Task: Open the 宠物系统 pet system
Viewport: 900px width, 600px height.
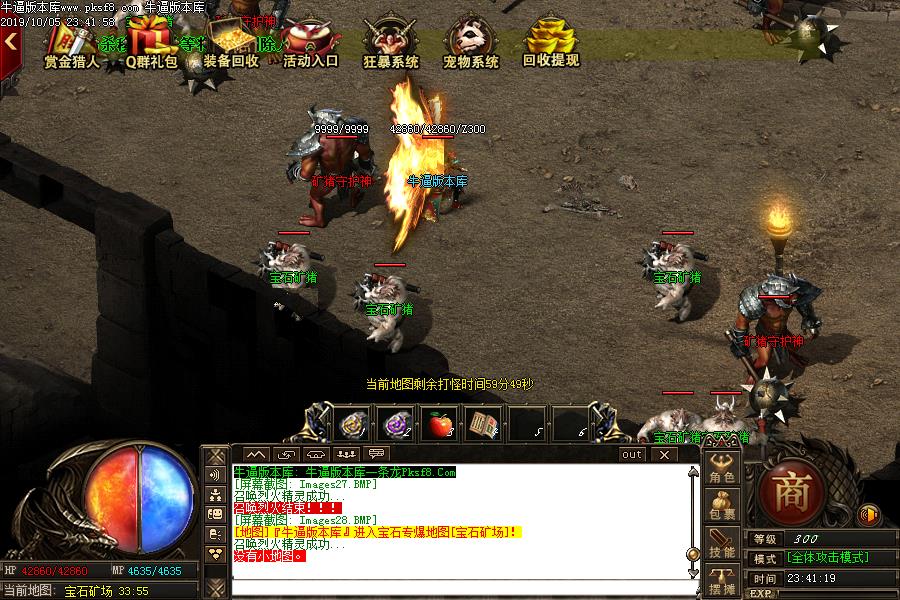Action: pos(471,45)
